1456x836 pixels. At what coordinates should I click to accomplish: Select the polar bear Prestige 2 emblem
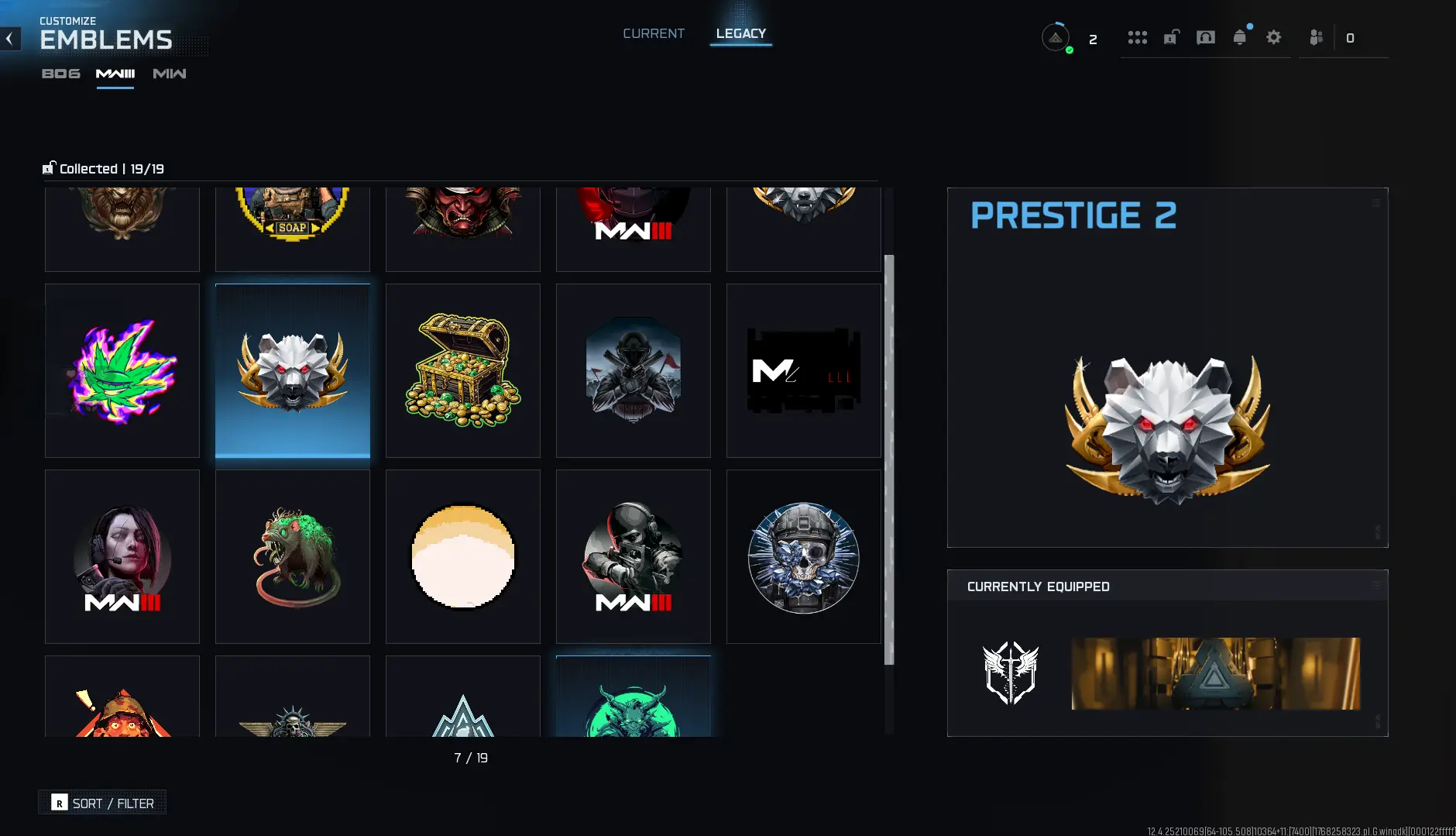(x=292, y=370)
